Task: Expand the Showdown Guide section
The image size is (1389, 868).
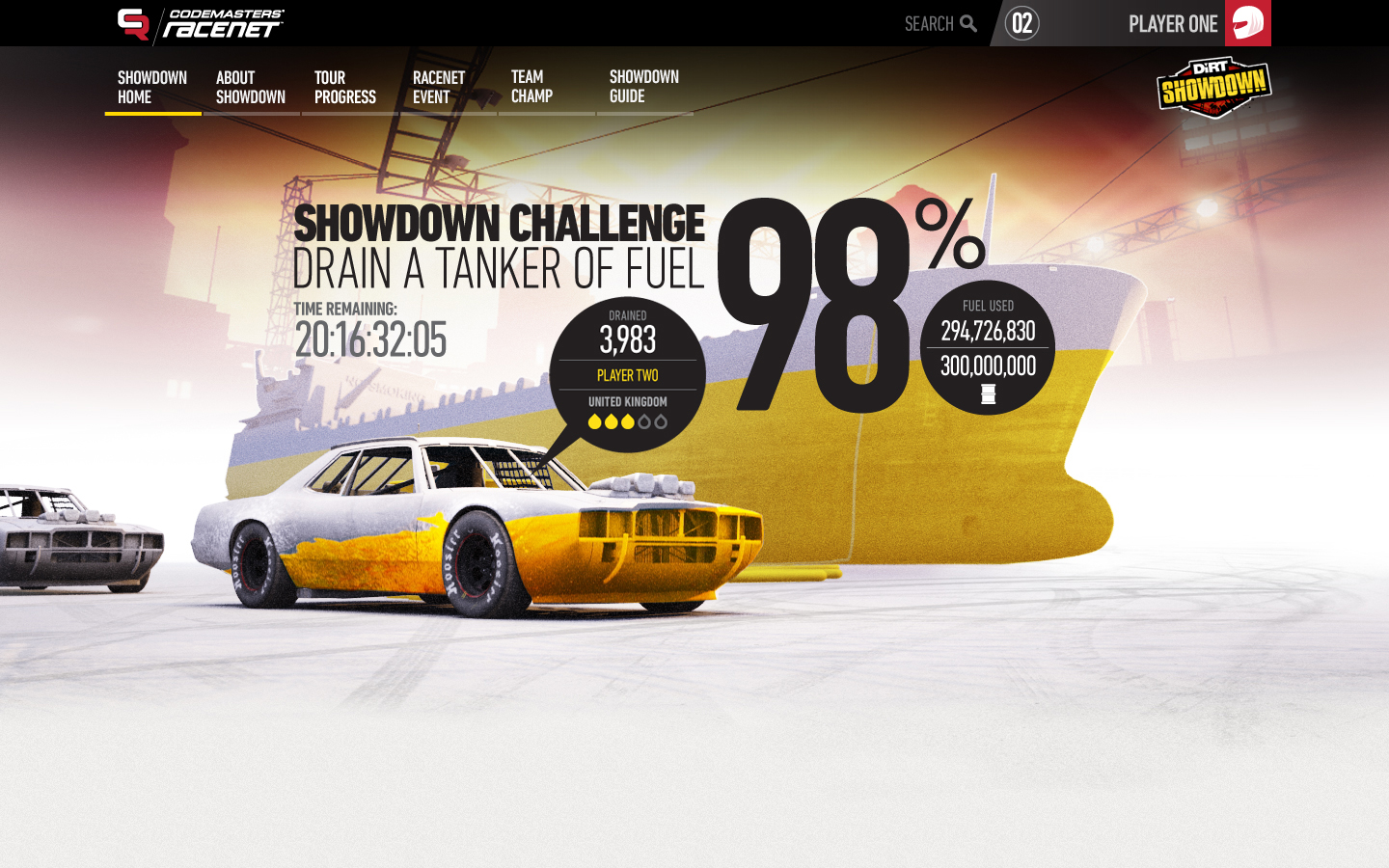Action: tap(643, 86)
